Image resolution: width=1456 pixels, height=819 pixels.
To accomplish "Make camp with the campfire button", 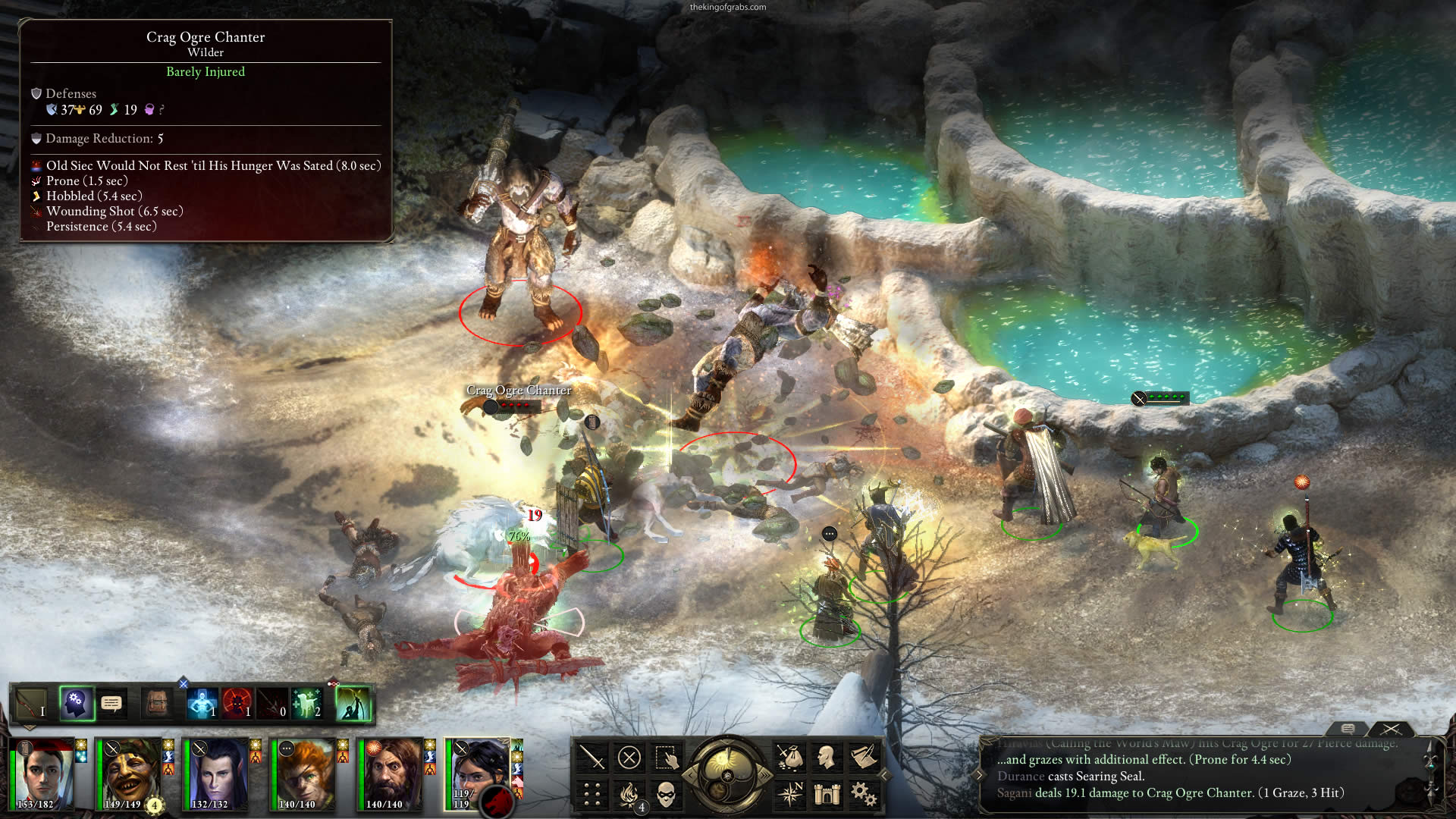I will pos(629,794).
